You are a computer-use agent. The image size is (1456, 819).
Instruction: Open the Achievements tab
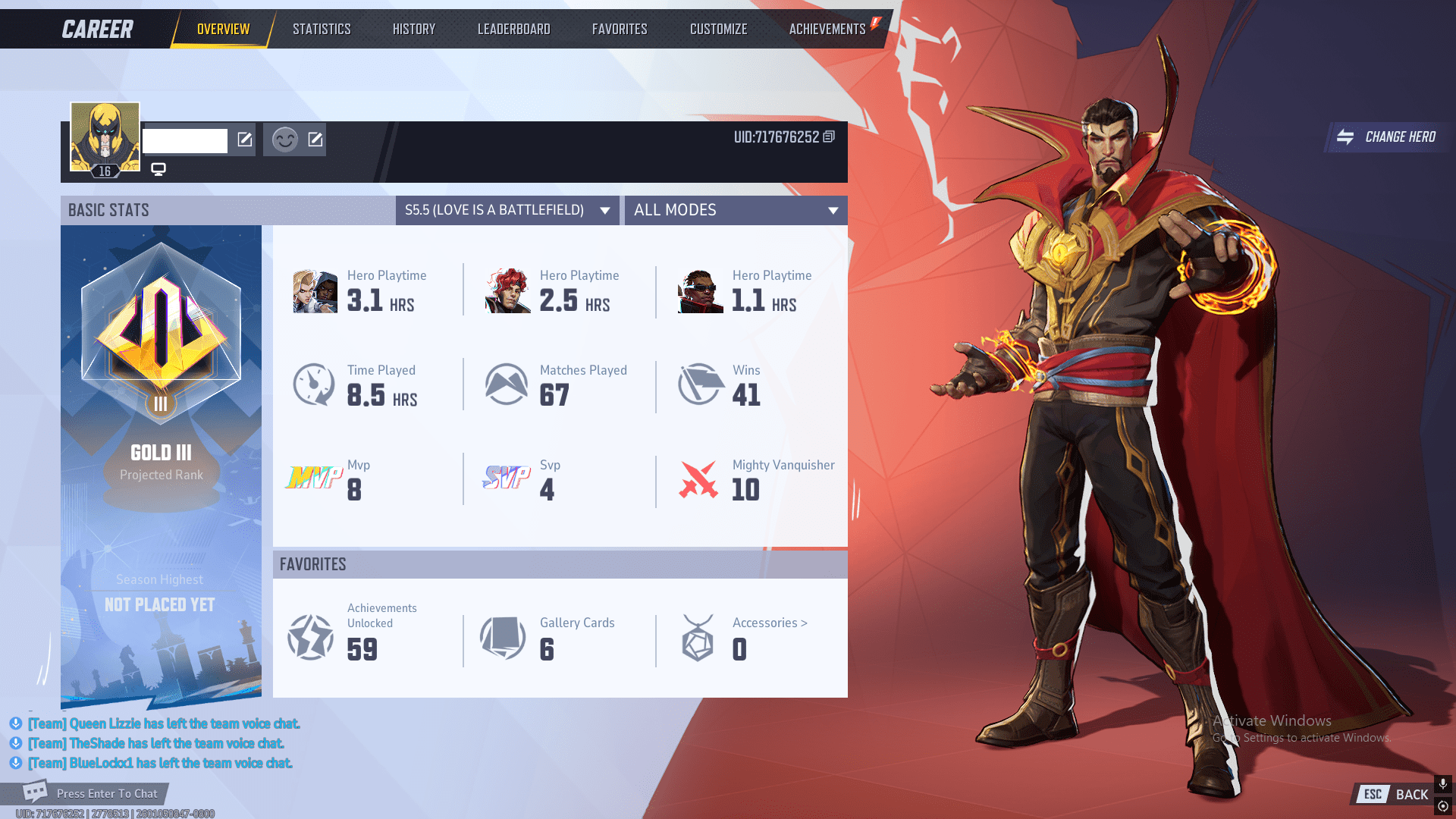coord(827,28)
